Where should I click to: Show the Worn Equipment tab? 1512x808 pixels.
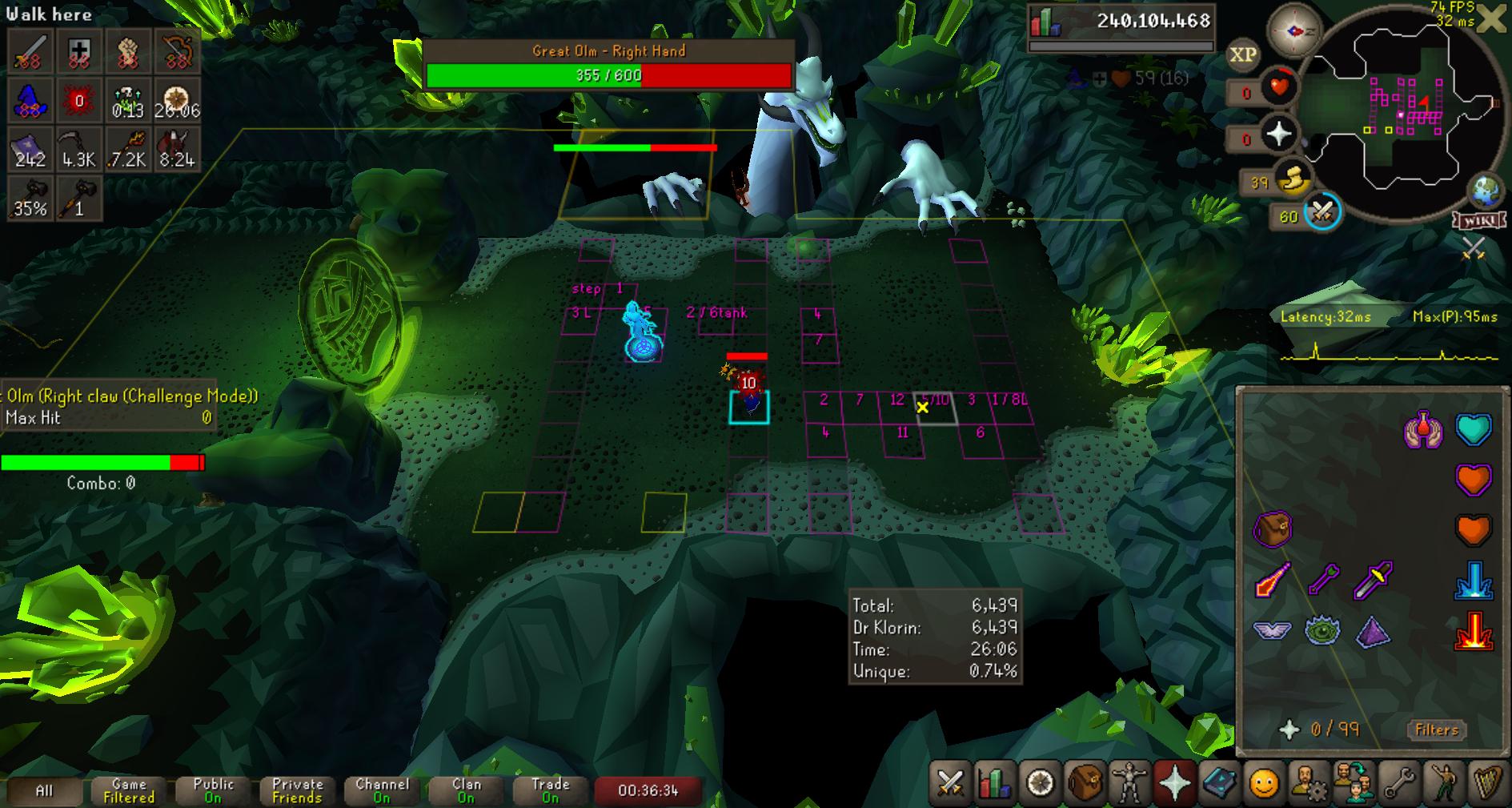tap(1129, 783)
